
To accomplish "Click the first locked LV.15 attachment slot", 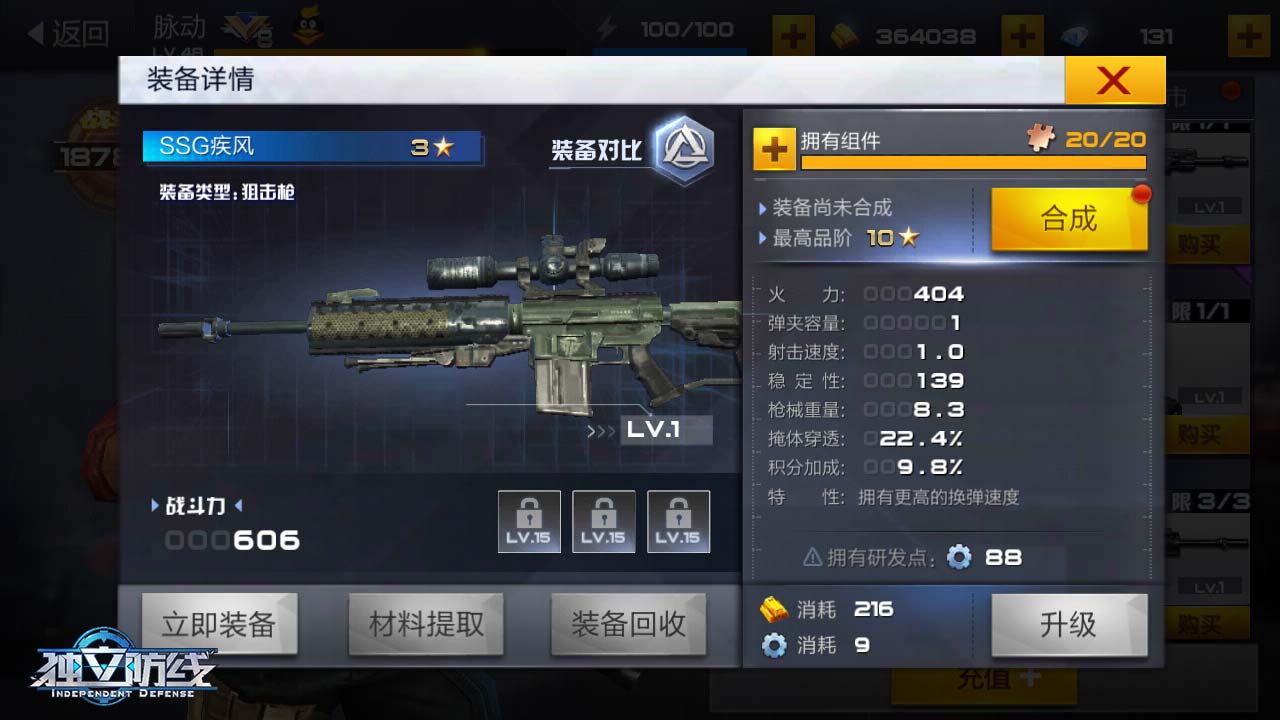I will pos(529,520).
